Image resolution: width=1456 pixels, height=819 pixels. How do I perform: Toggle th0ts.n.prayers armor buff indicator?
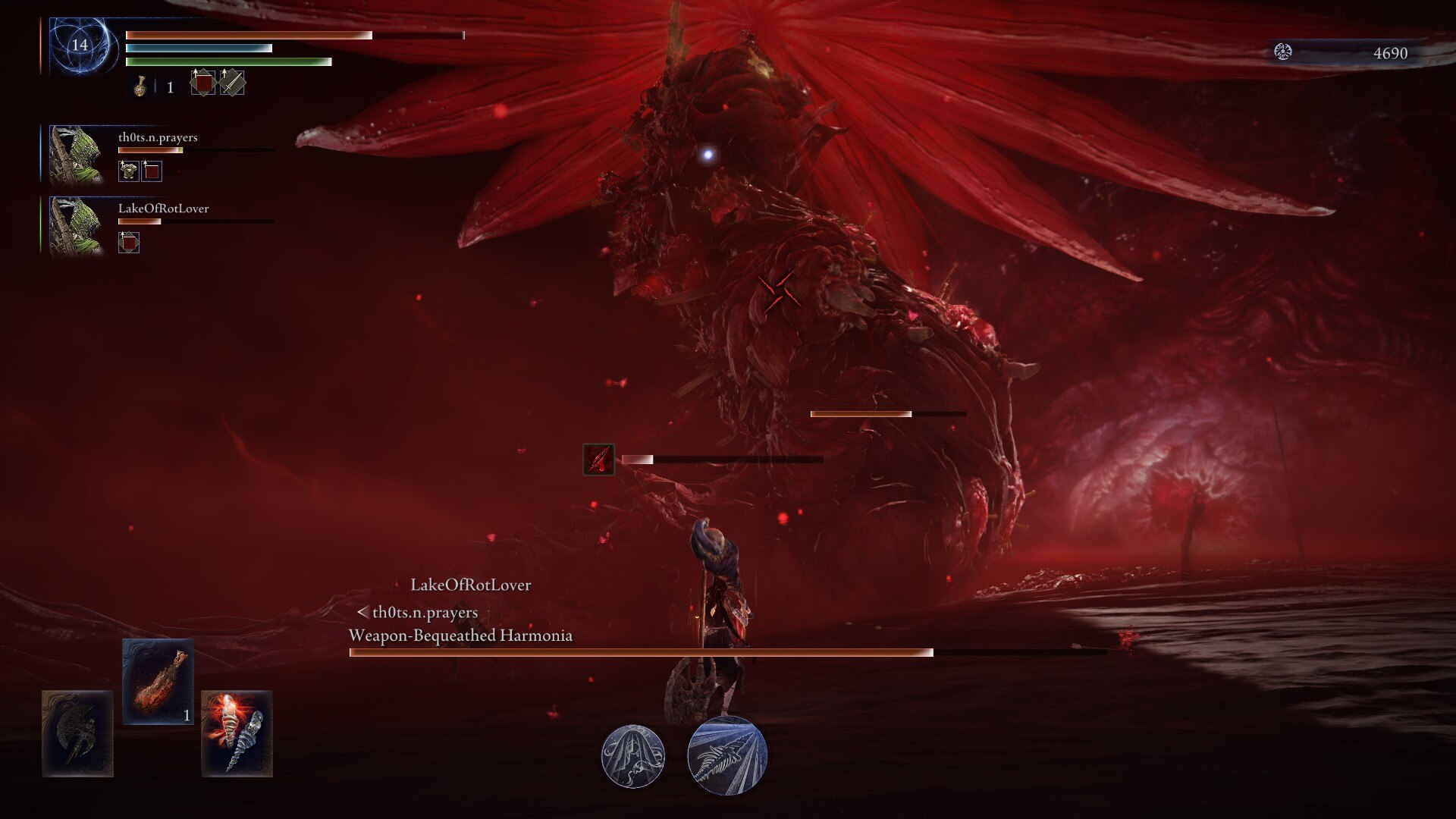(x=130, y=171)
